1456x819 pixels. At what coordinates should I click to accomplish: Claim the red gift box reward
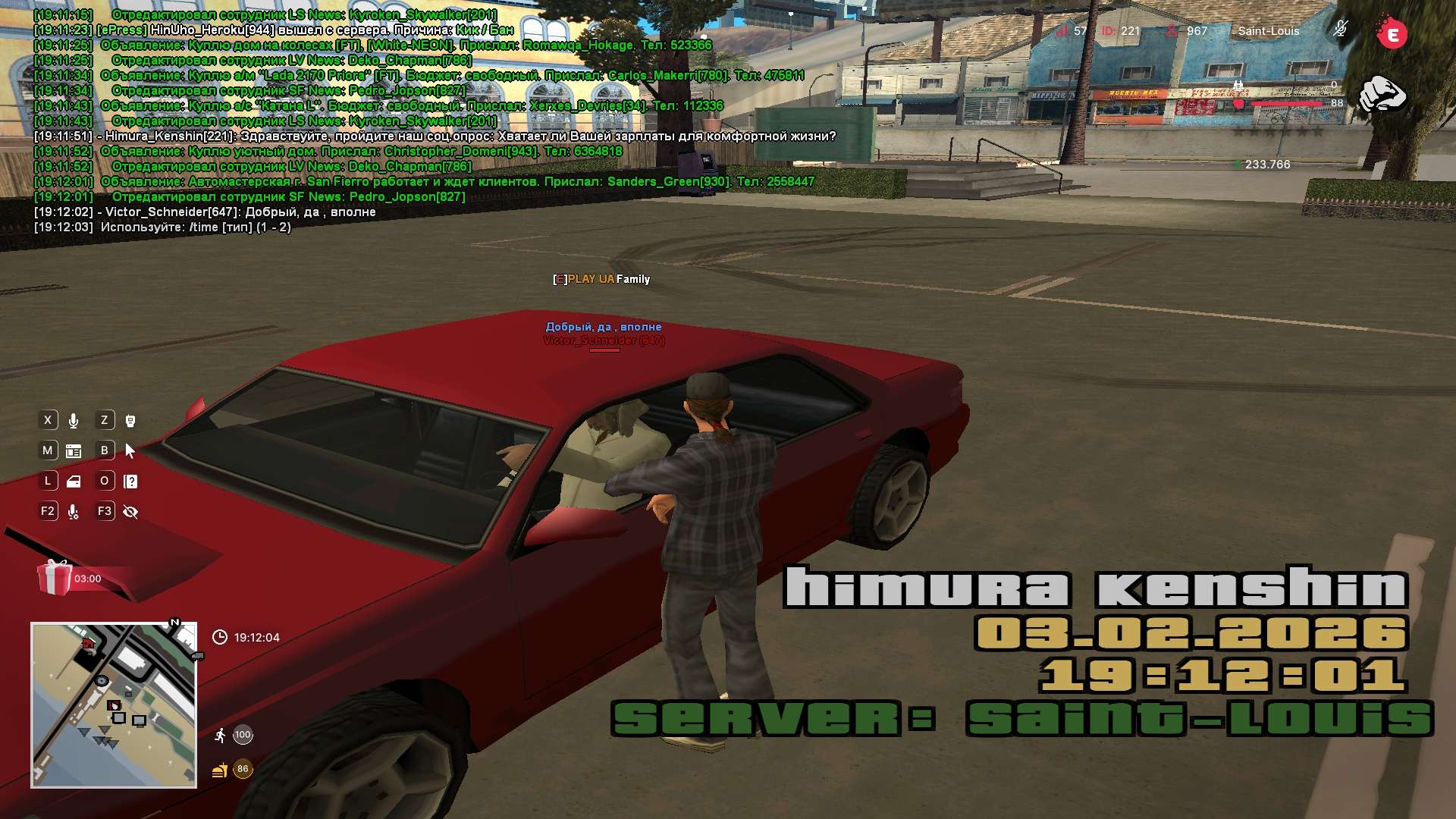pos(55,578)
